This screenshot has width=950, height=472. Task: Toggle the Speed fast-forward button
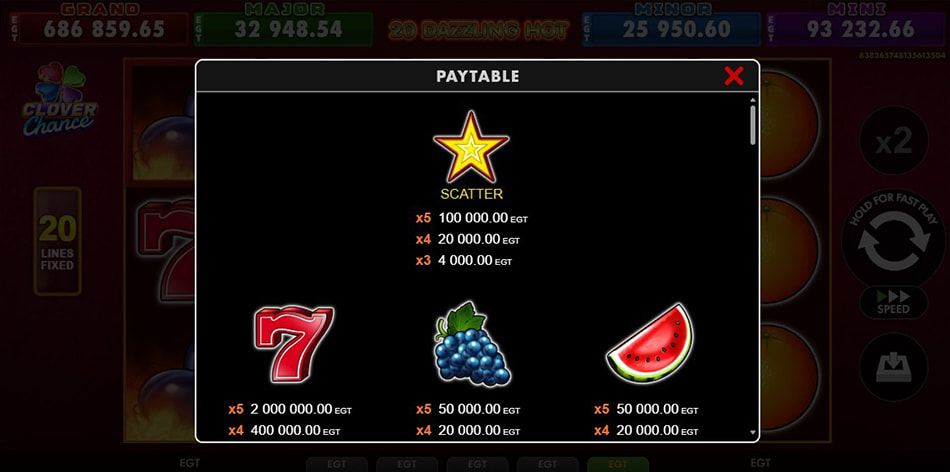[x=893, y=302]
